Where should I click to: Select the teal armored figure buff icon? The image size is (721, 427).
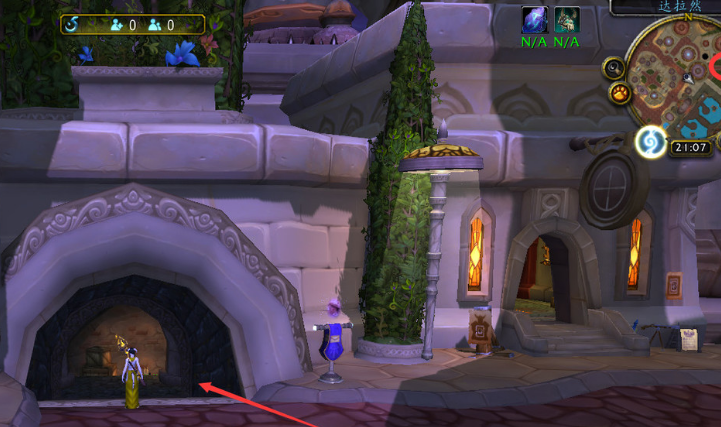tap(567, 20)
